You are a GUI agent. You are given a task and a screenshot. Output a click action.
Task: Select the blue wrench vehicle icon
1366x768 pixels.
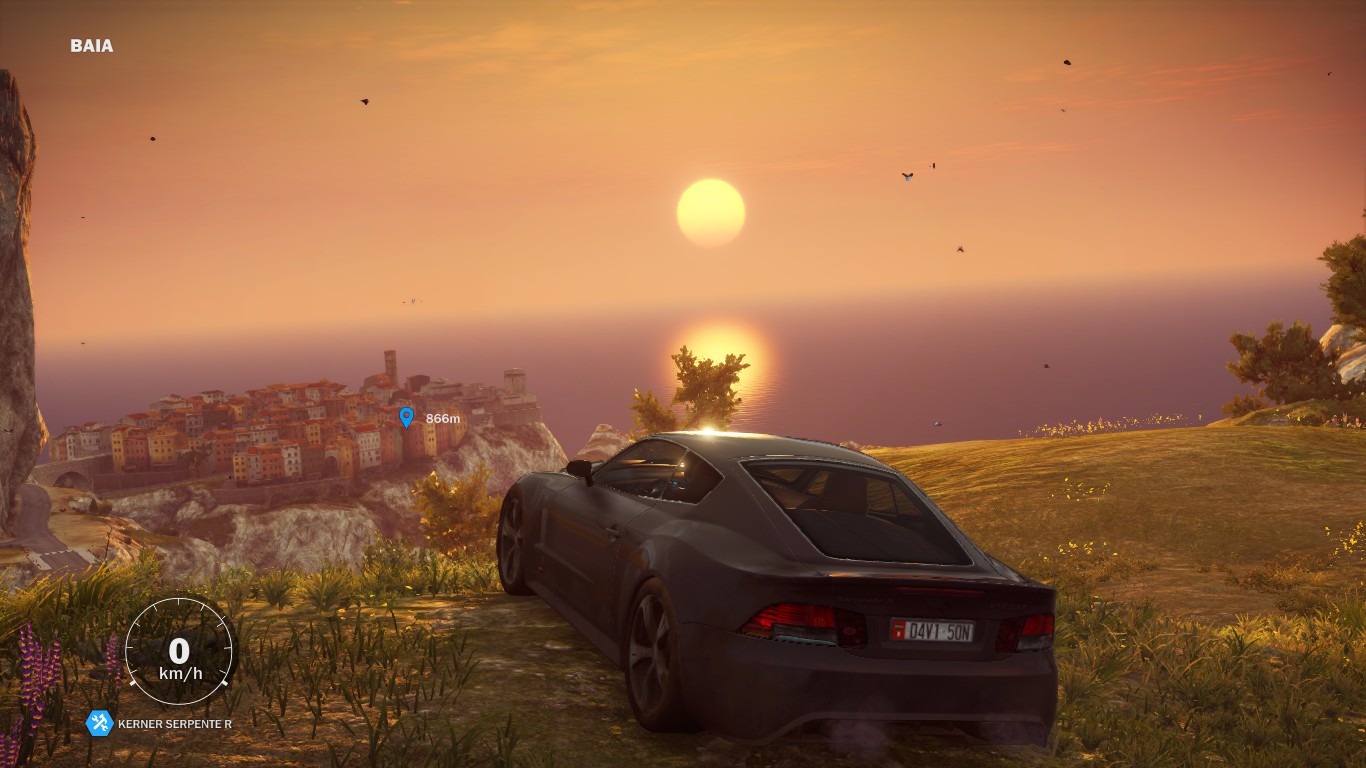tap(99, 723)
